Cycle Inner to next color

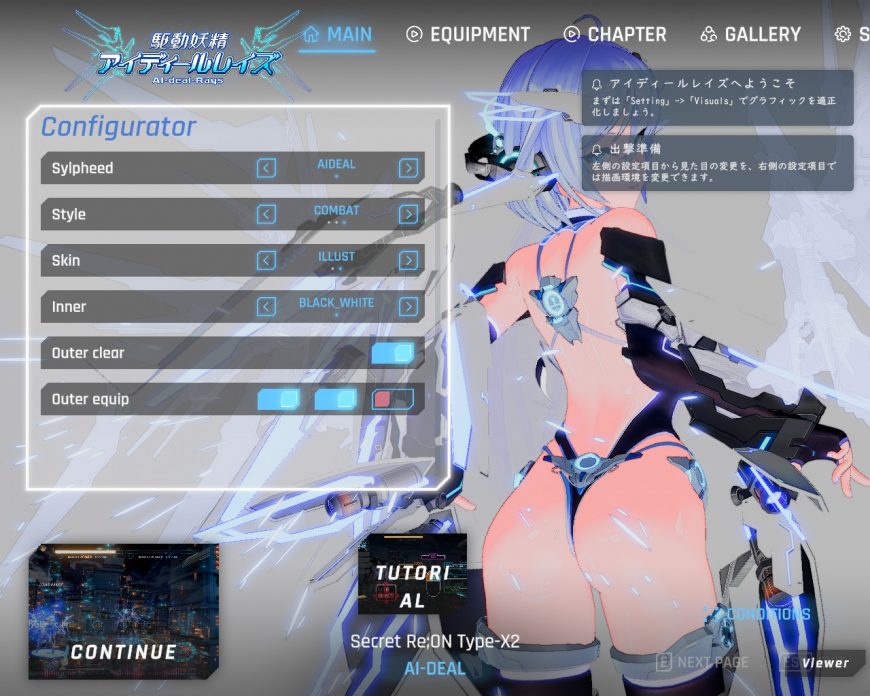coord(408,306)
